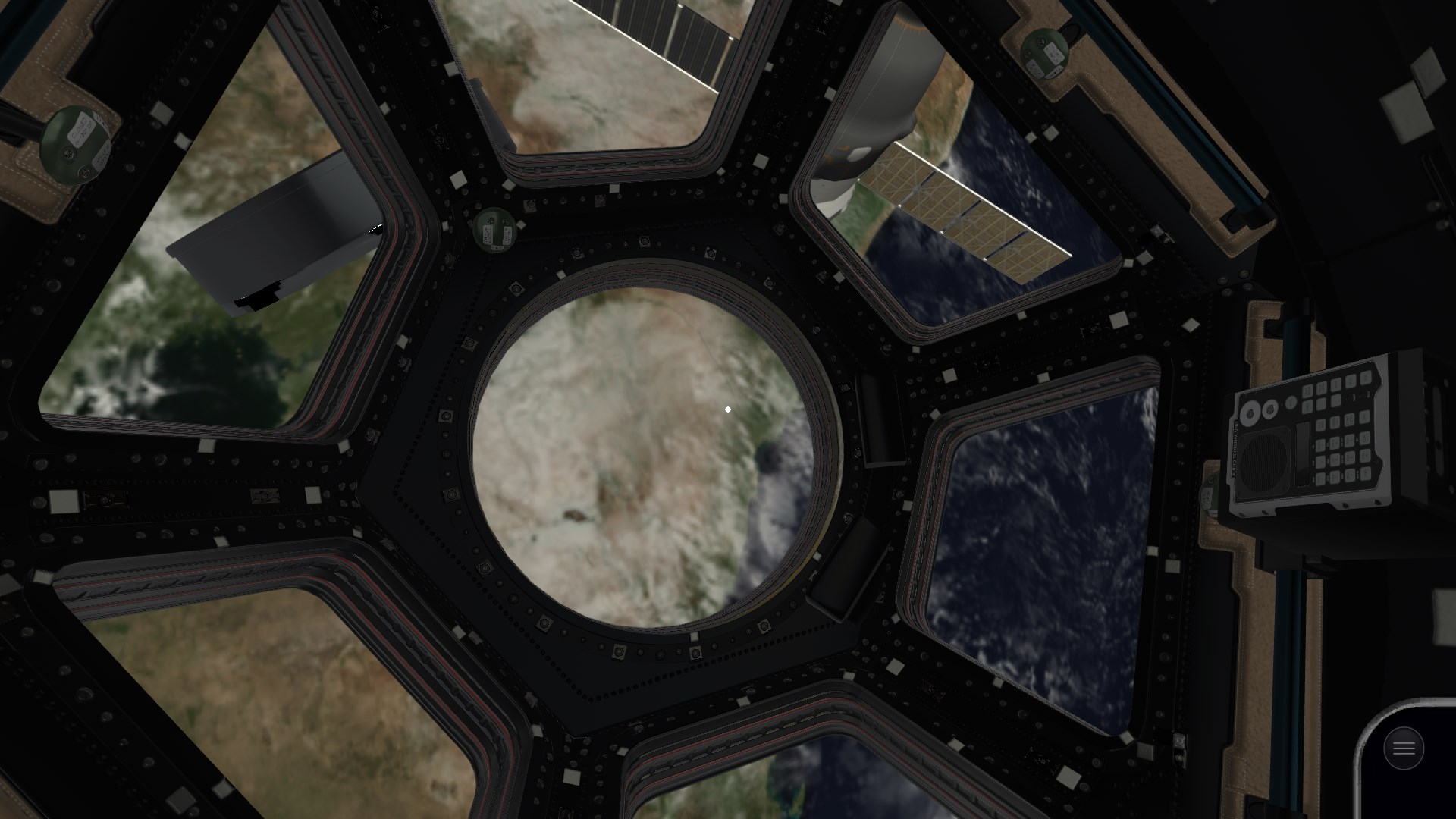Select the green sensor beside the top center window
Image resolution: width=1456 pixels, height=819 pixels.
tap(493, 231)
